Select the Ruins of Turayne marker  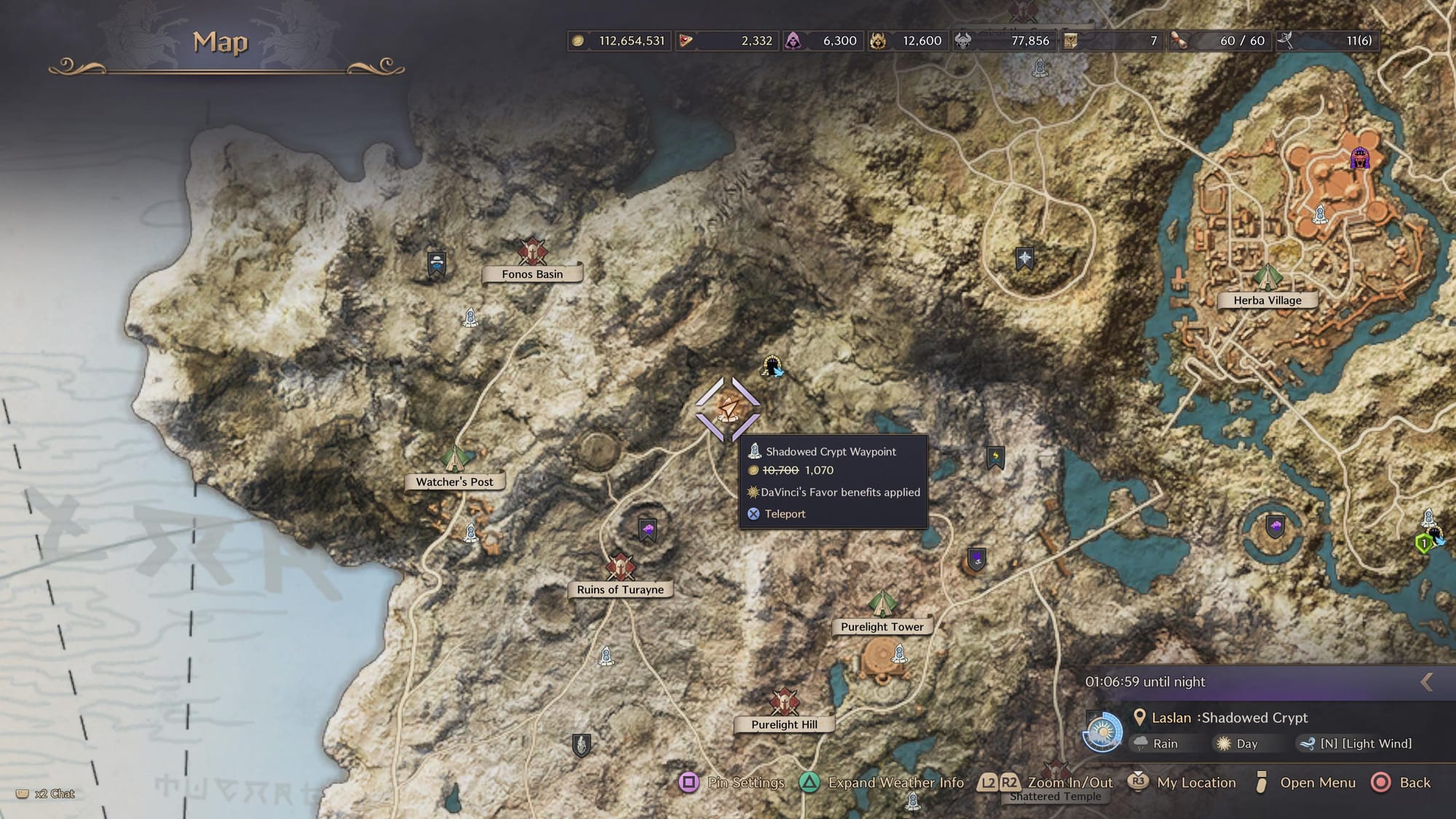[620, 567]
